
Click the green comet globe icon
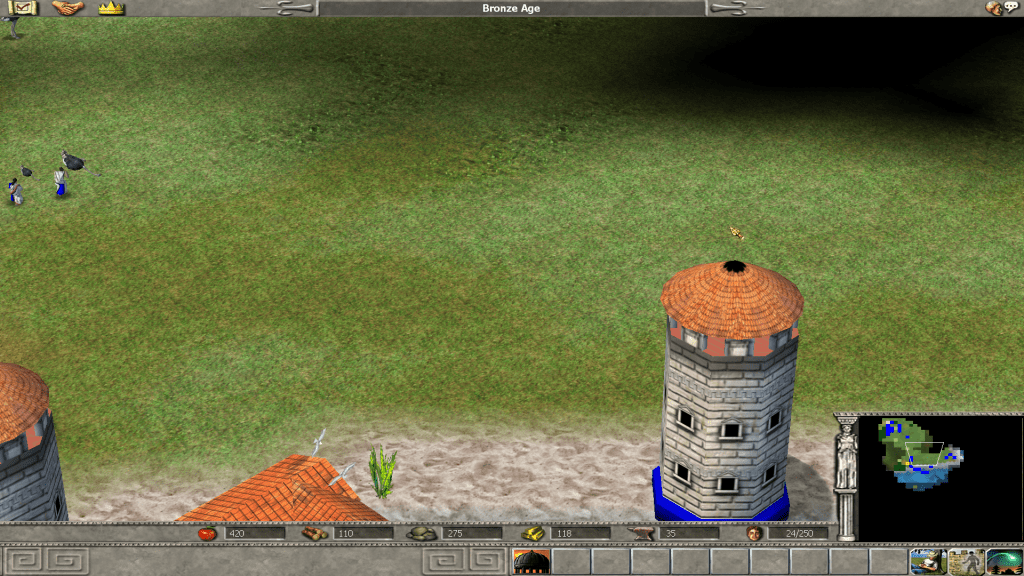click(1004, 561)
